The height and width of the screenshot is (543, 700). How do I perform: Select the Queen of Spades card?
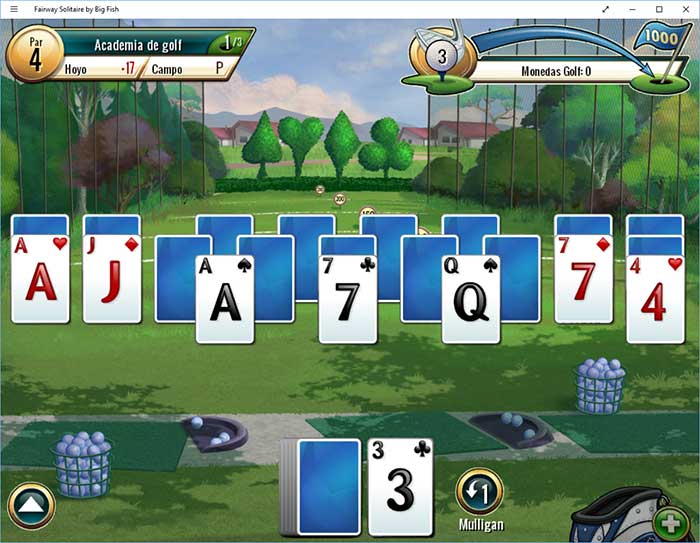(471, 299)
